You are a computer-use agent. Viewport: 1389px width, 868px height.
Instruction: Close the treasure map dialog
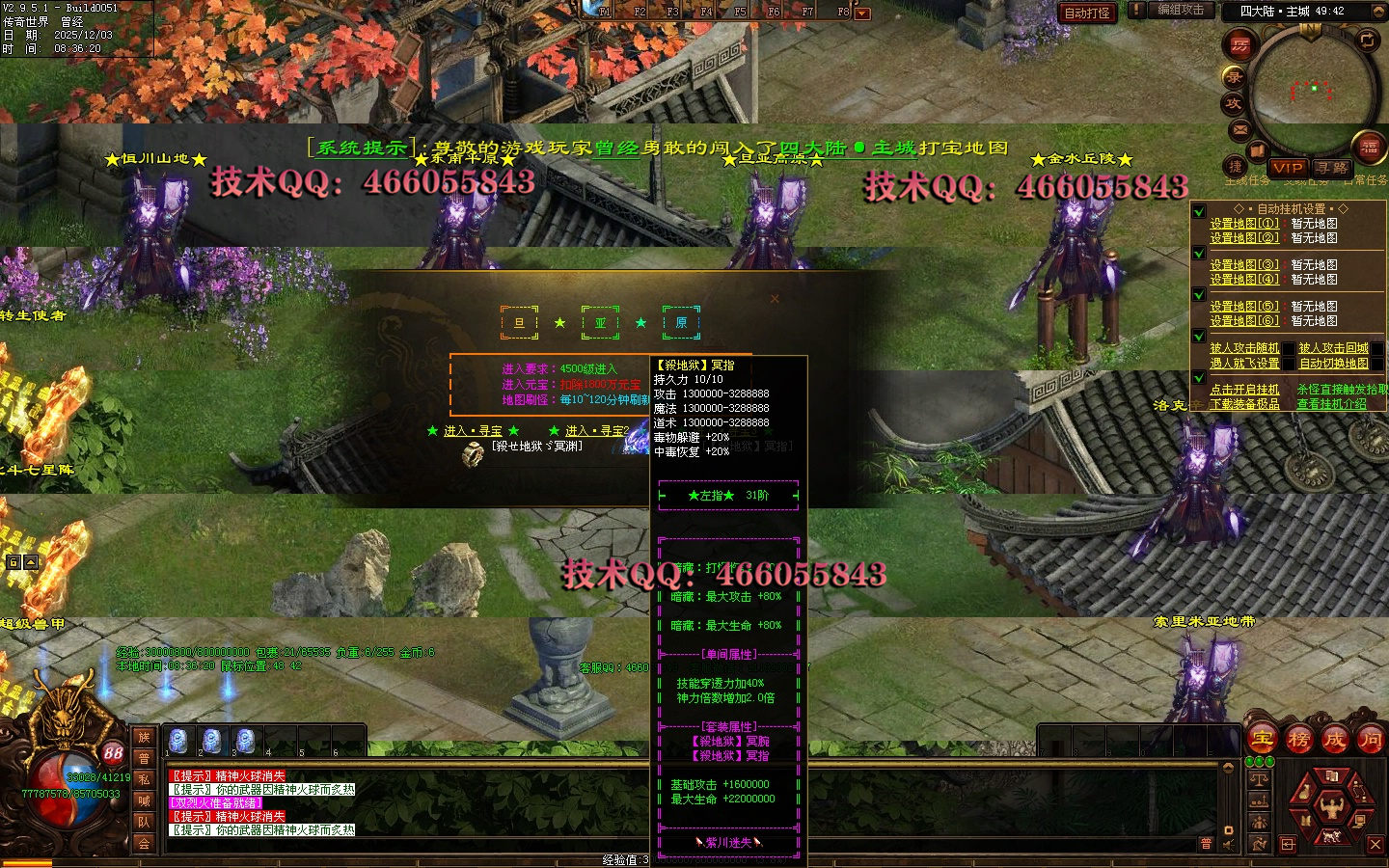click(x=775, y=299)
